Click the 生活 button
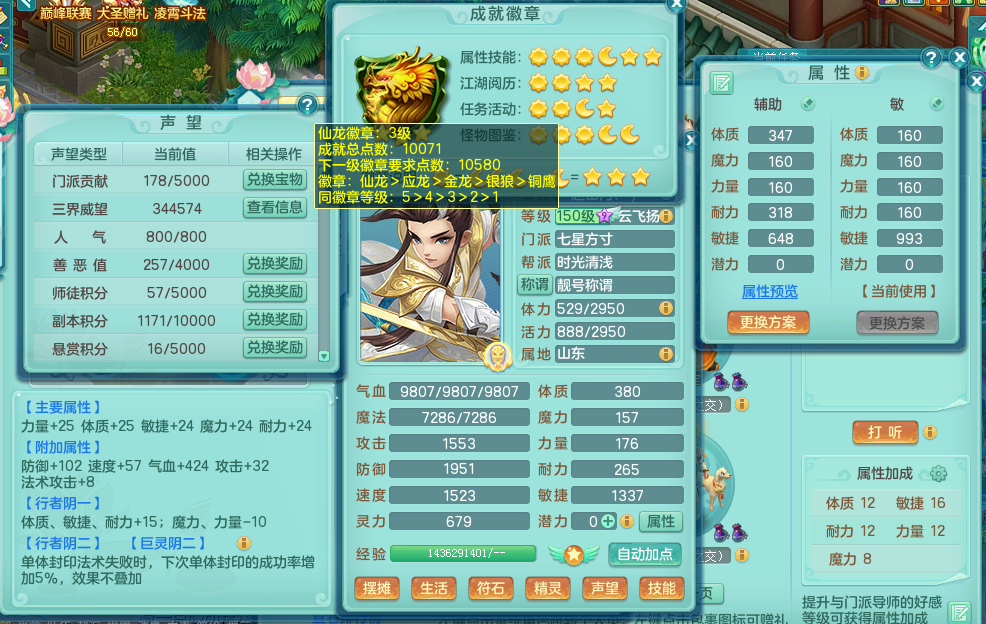 (434, 589)
